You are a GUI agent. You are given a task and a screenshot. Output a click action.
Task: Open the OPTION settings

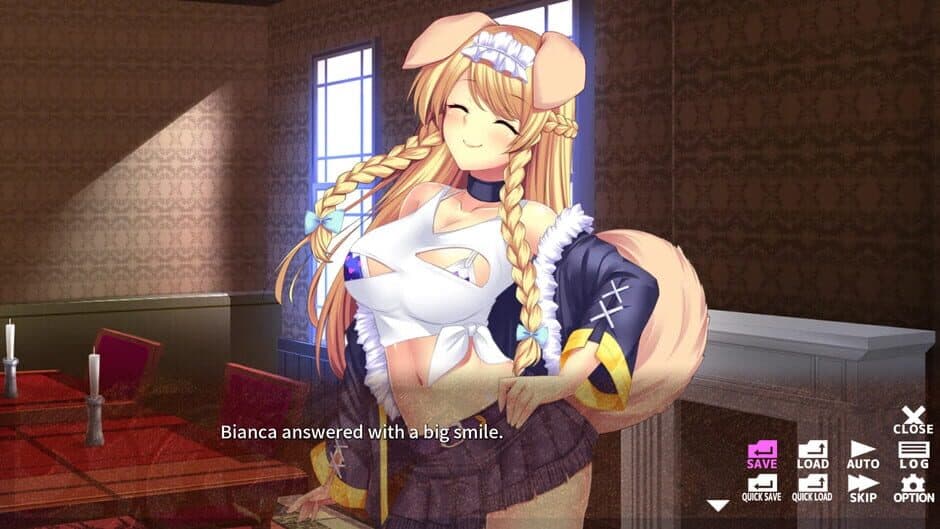(x=913, y=487)
